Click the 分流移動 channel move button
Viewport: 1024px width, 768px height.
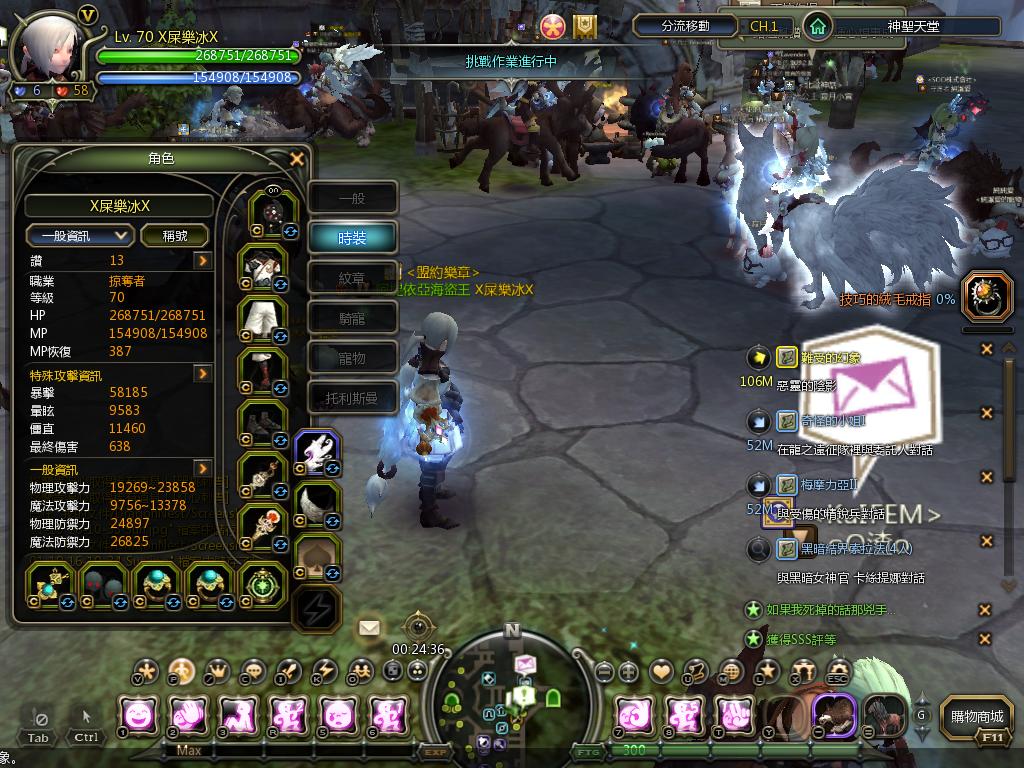(686, 26)
